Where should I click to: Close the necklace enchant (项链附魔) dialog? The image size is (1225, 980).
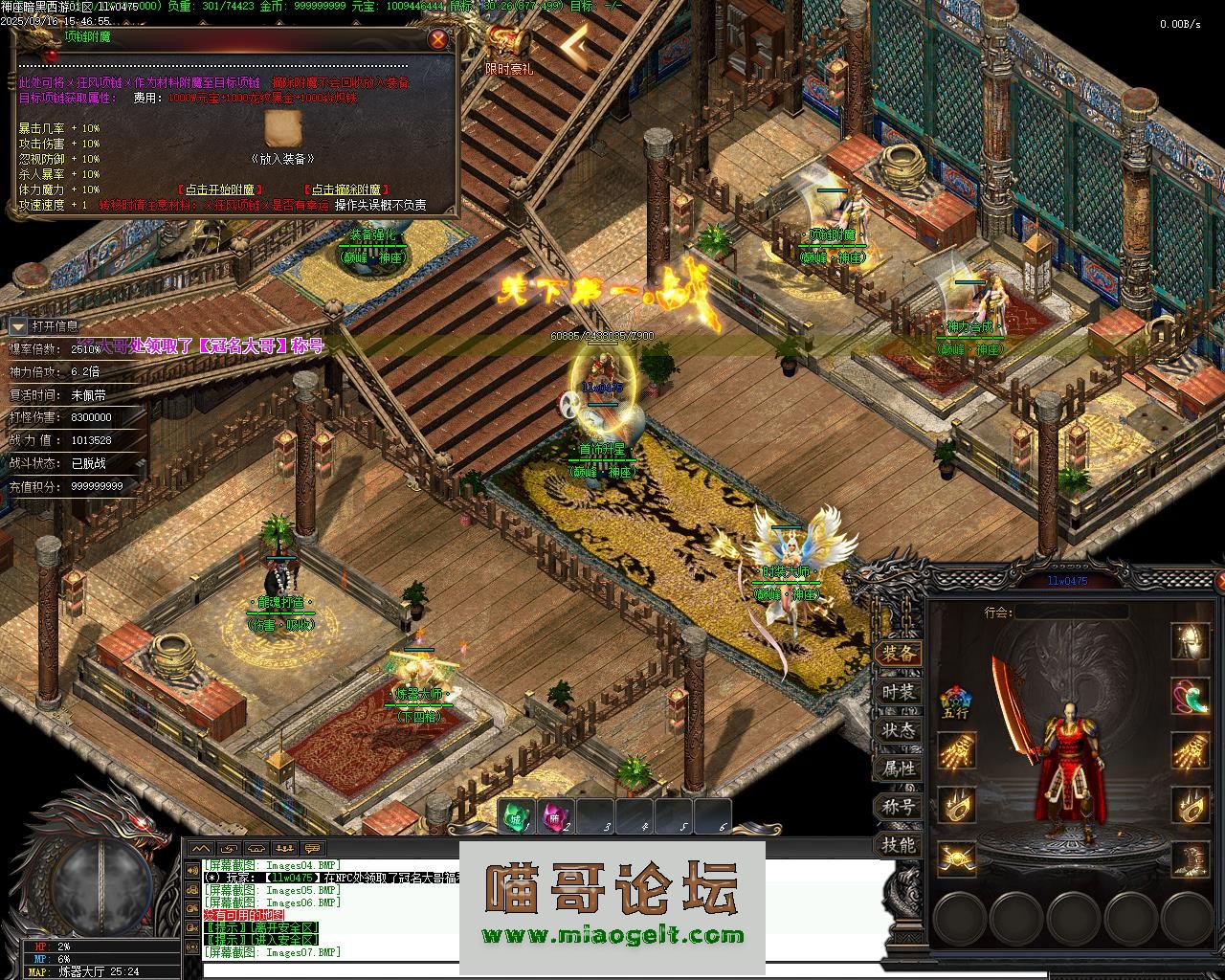point(437,39)
